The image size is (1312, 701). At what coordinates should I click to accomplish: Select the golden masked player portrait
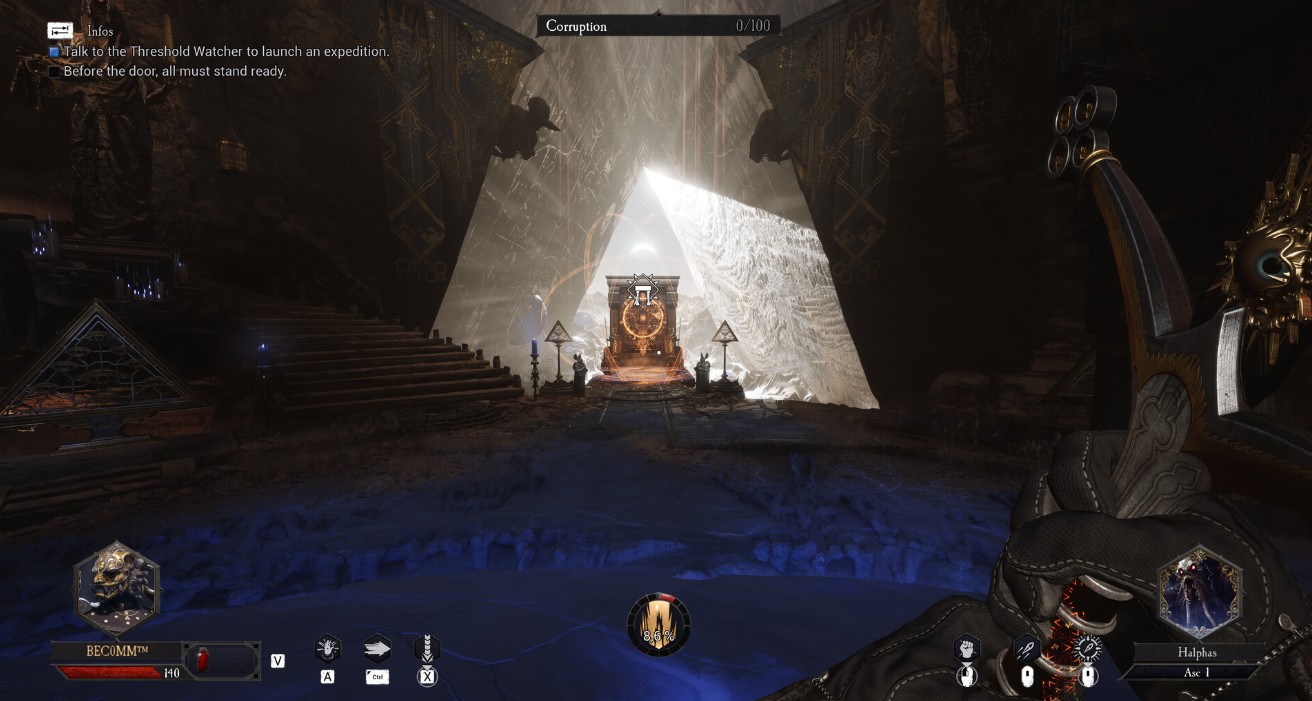point(117,589)
